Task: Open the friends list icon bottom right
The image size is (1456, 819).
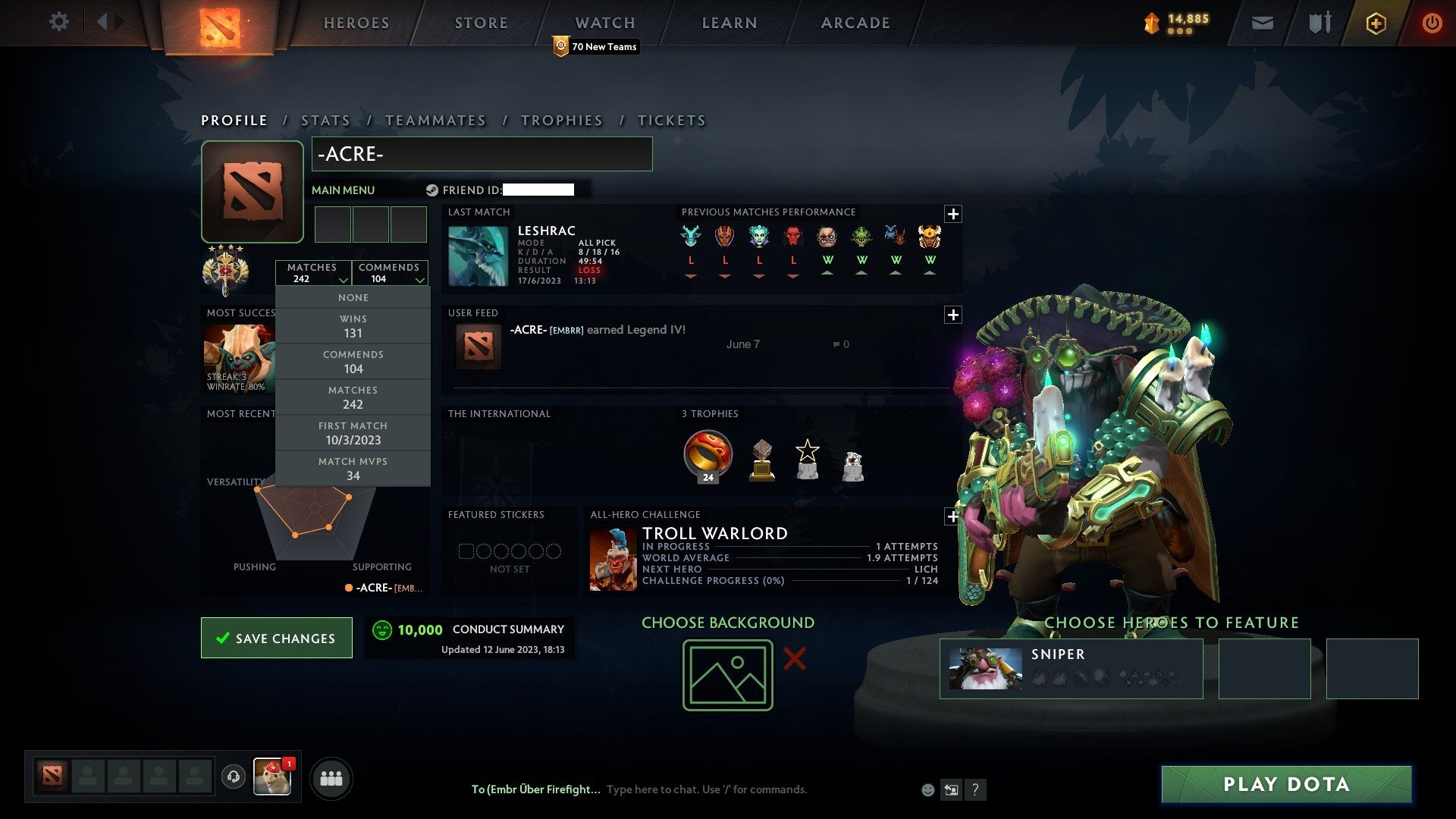Action: click(x=331, y=777)
